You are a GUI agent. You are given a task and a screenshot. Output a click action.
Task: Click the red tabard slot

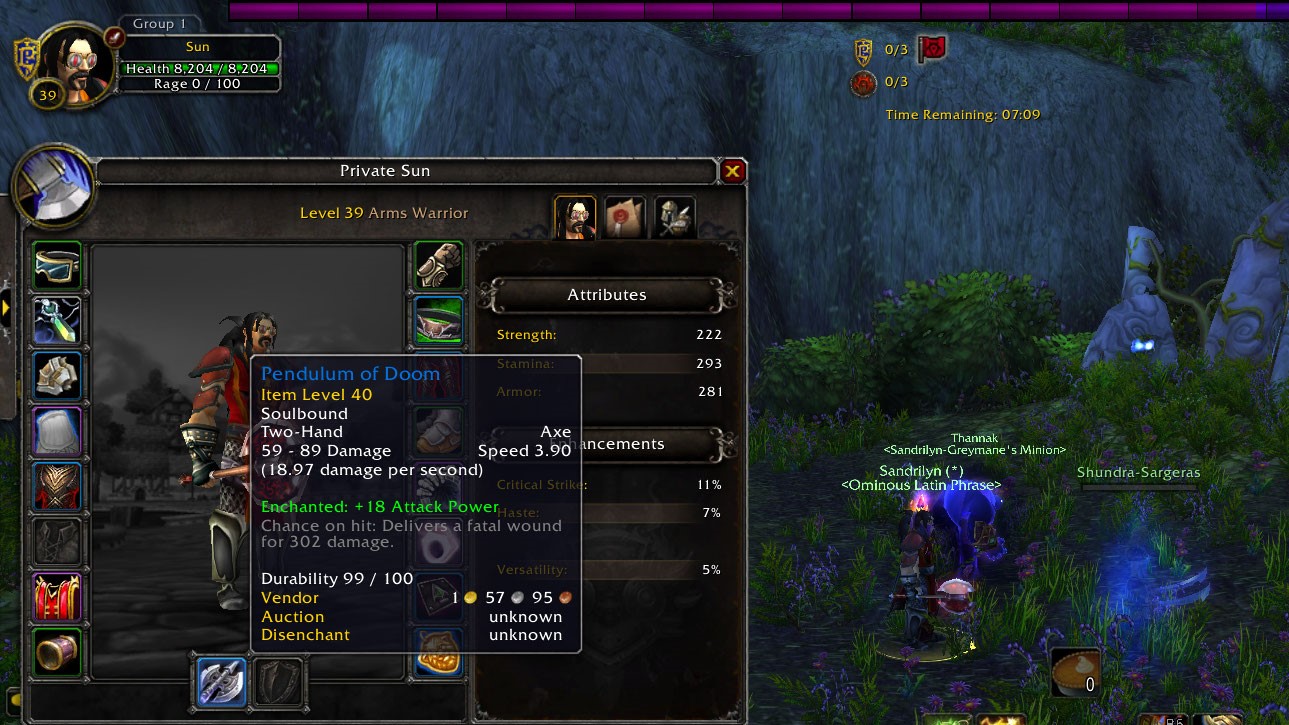coord(57,596)
